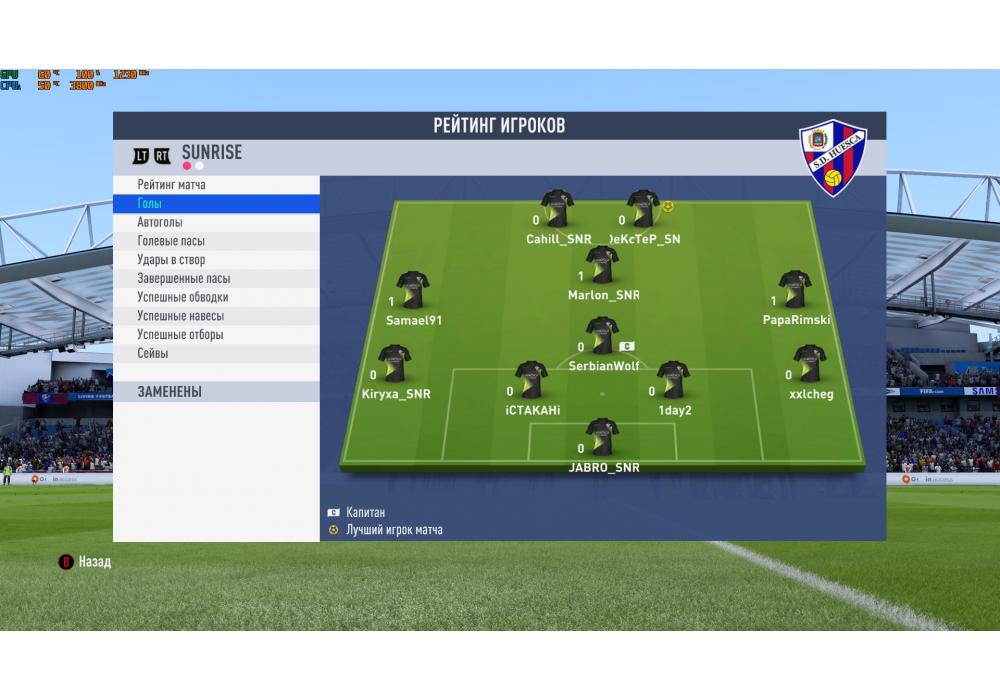Select player Samael91 on the pitch

413,290
